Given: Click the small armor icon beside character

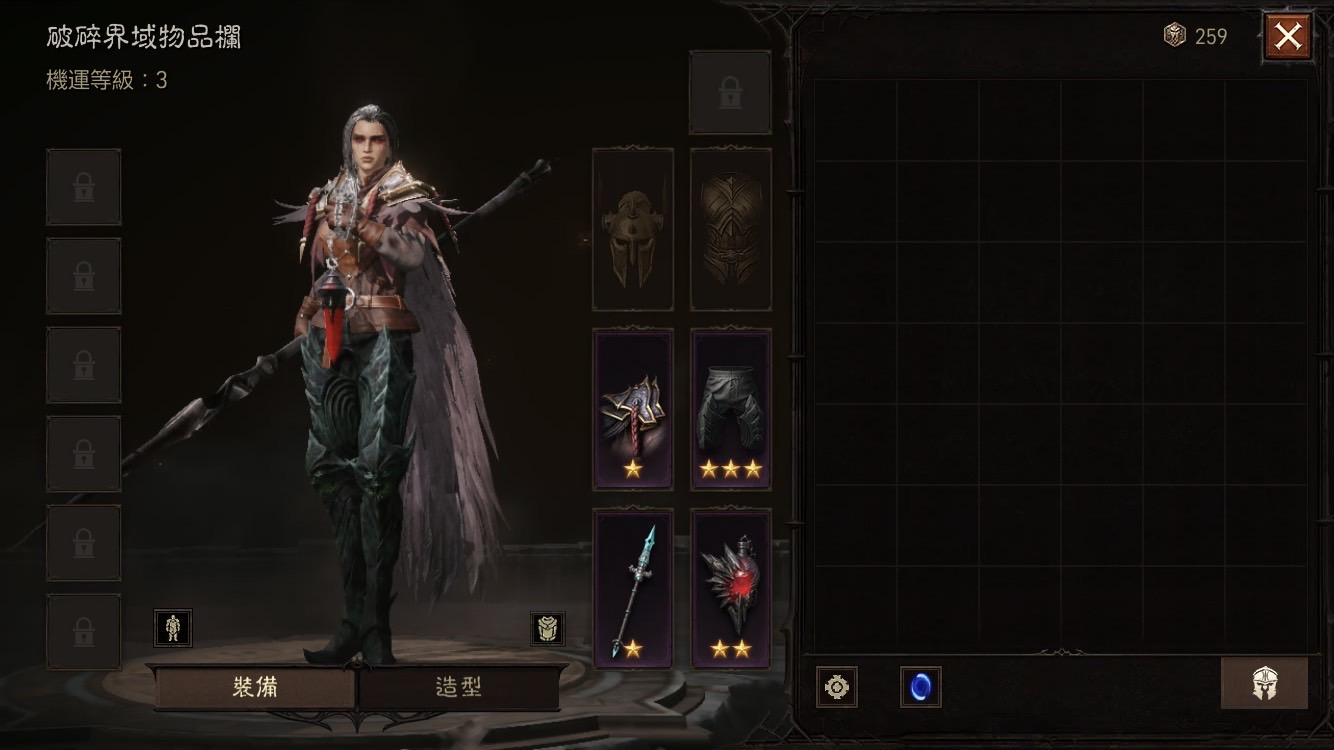Looking at the screenshot, I should [x=547, y=628].
